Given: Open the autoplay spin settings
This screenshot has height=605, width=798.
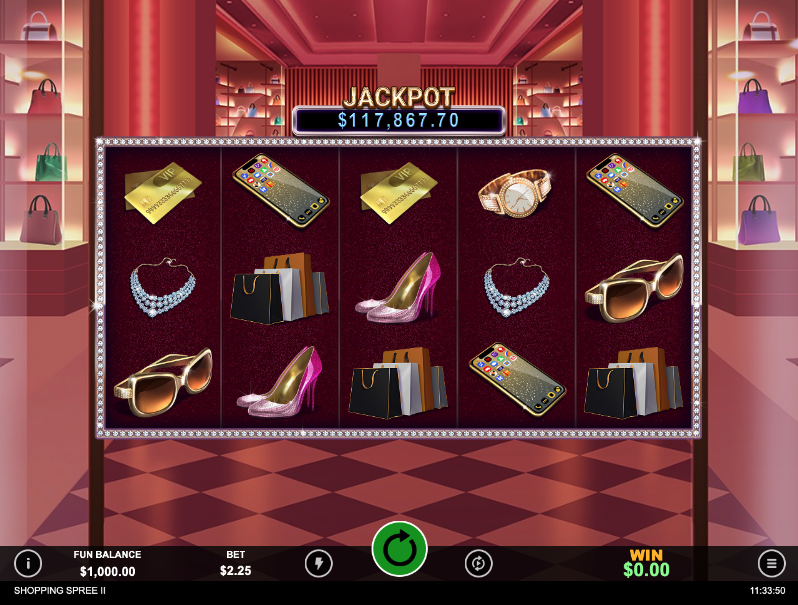Looking at the screenshot, I should point(479,563).
